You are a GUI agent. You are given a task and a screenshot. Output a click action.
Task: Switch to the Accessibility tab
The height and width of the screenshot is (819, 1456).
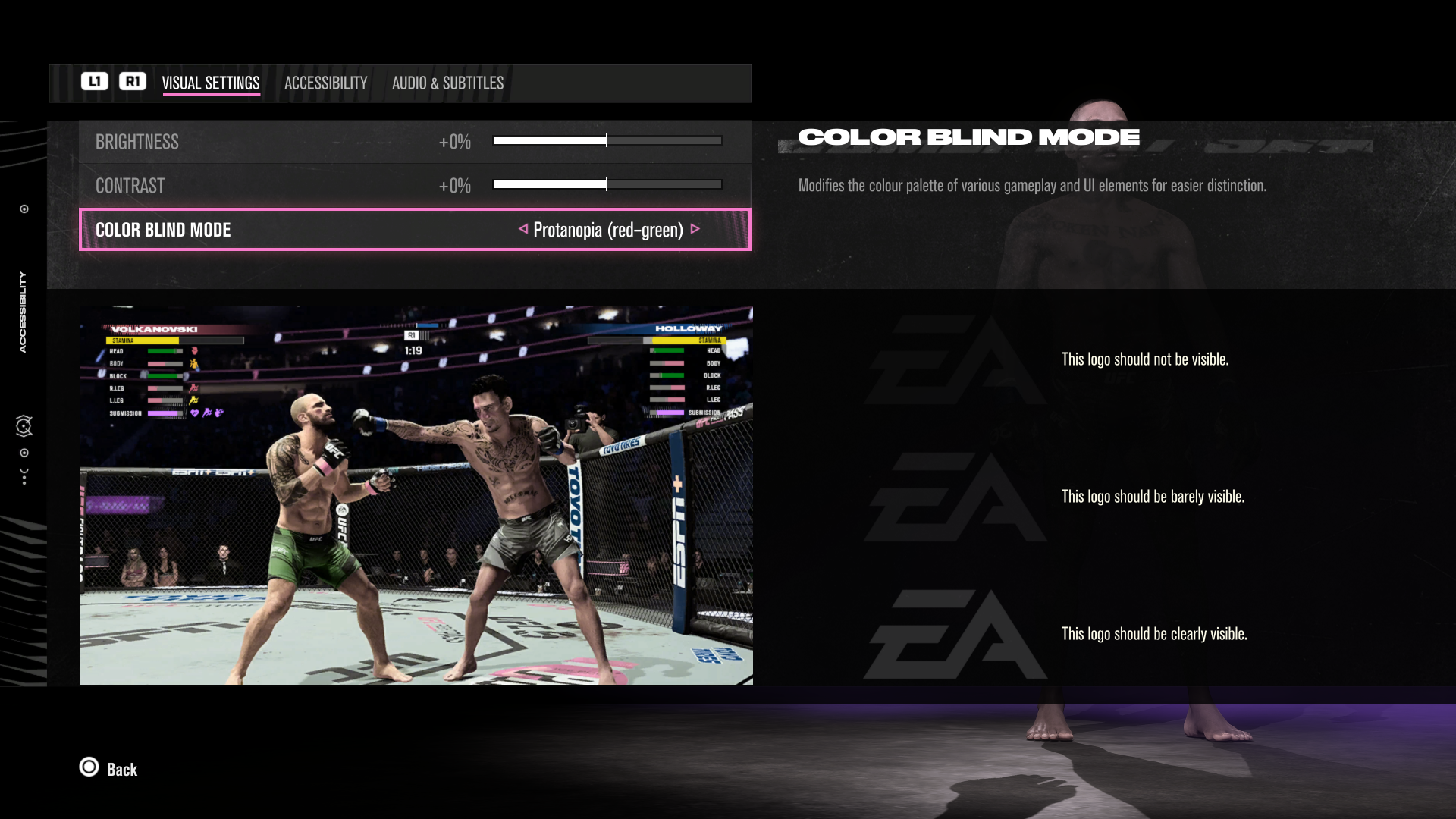[x=325, y=83]
